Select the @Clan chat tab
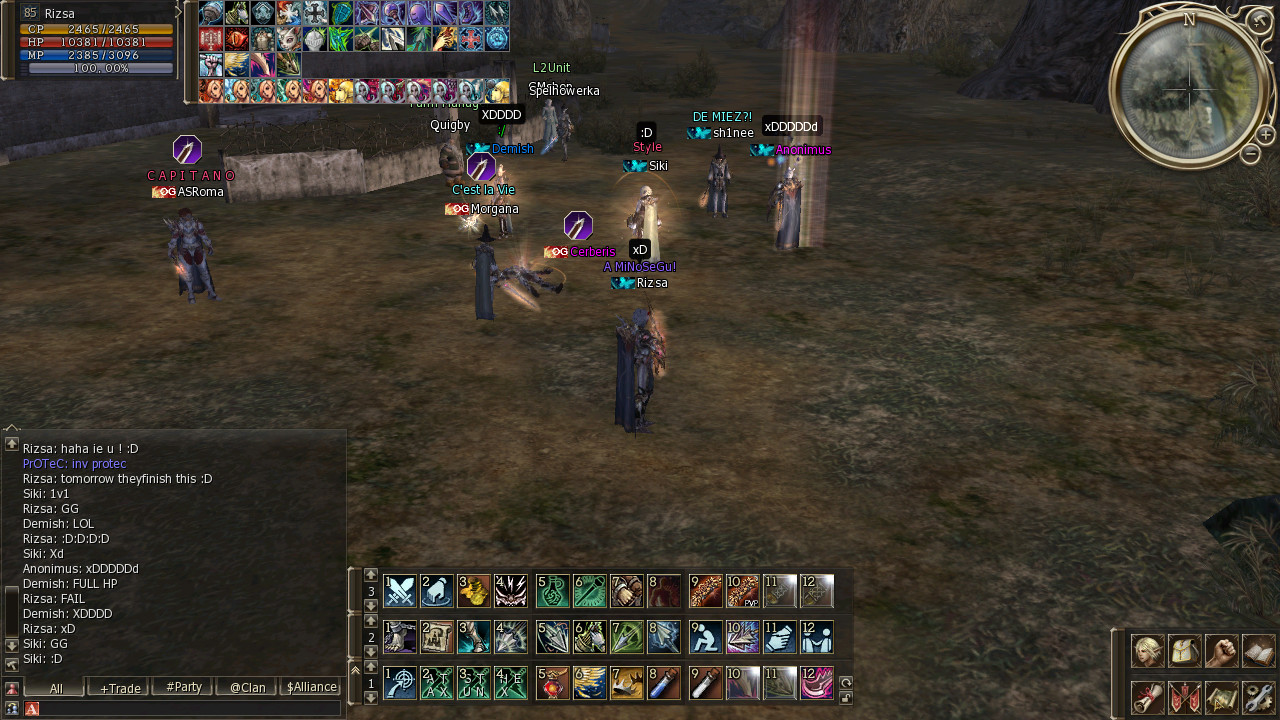1280x720 pixels. coord(247,687)
